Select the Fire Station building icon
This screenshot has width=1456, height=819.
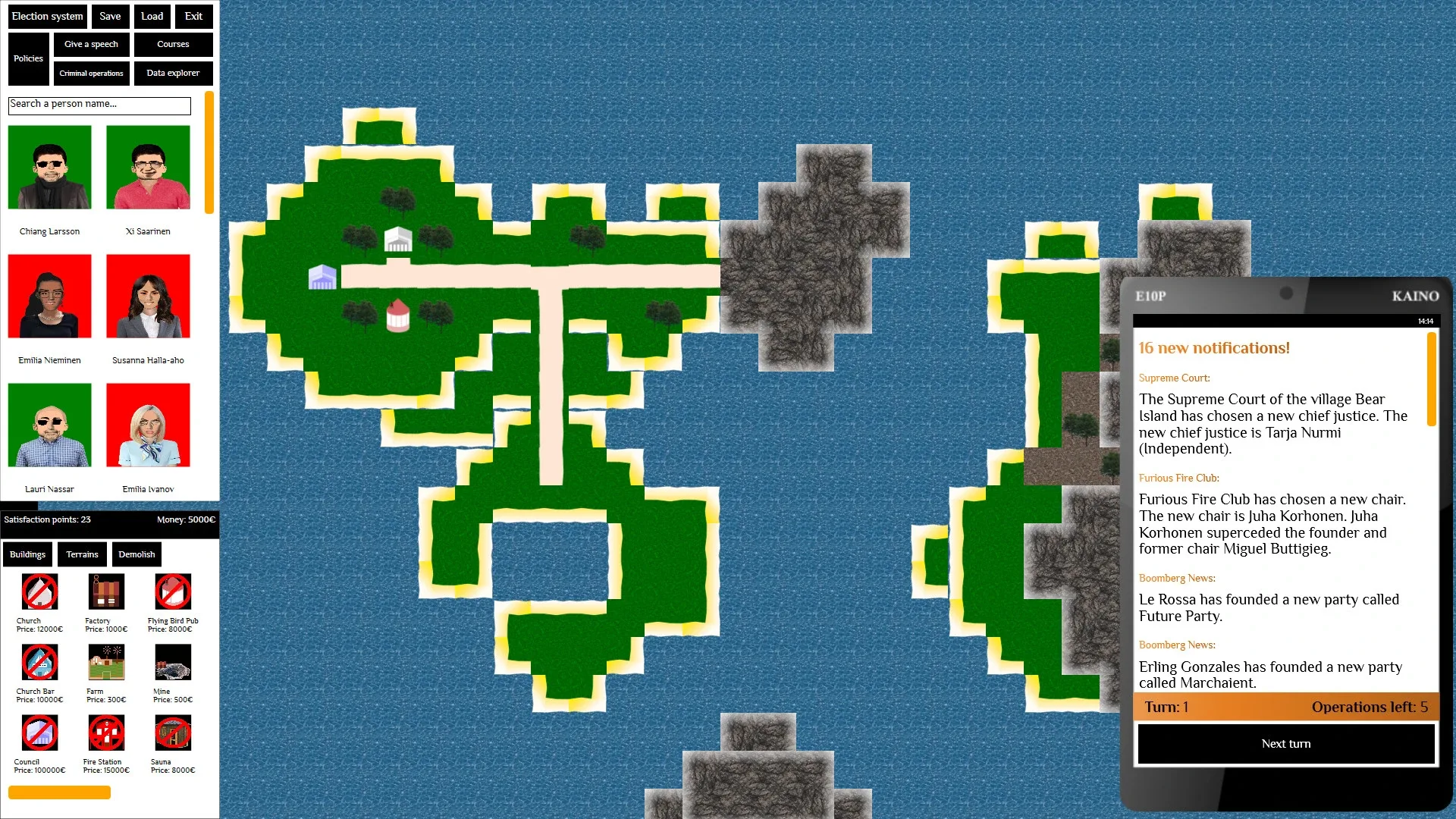pyautogui.click(x=106, y=733)
